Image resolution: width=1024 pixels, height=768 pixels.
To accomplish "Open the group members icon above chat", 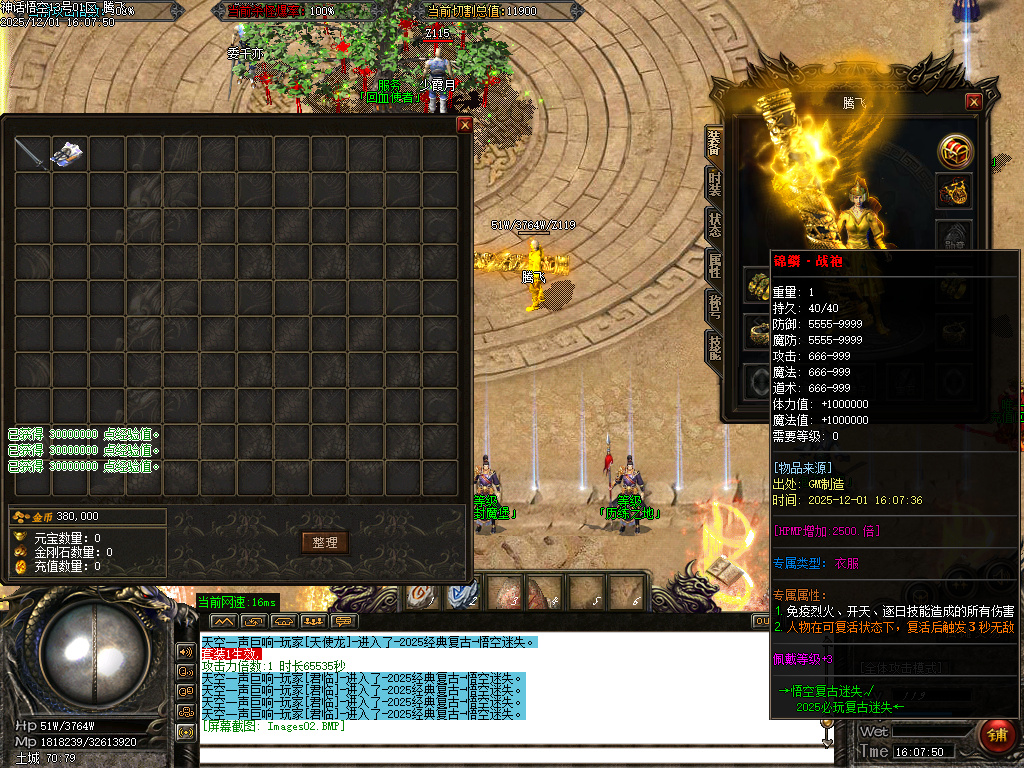I will coord(315,621).
